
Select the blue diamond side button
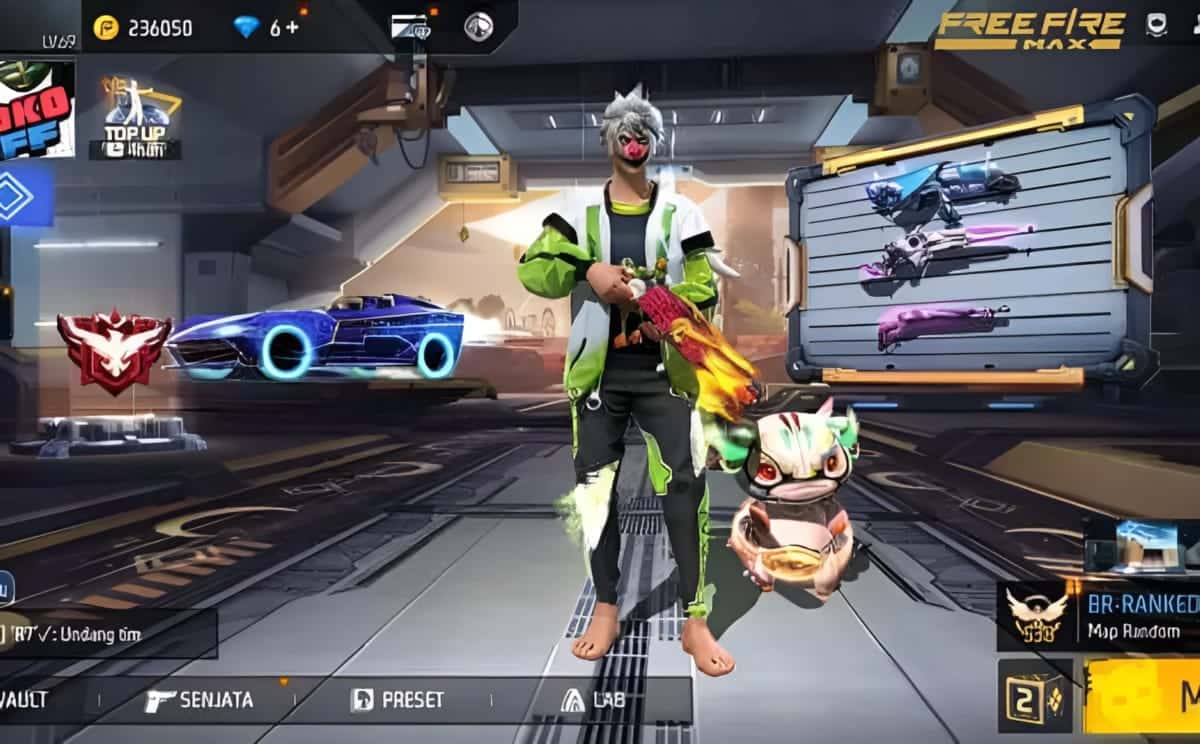click(x=20, y=196)
